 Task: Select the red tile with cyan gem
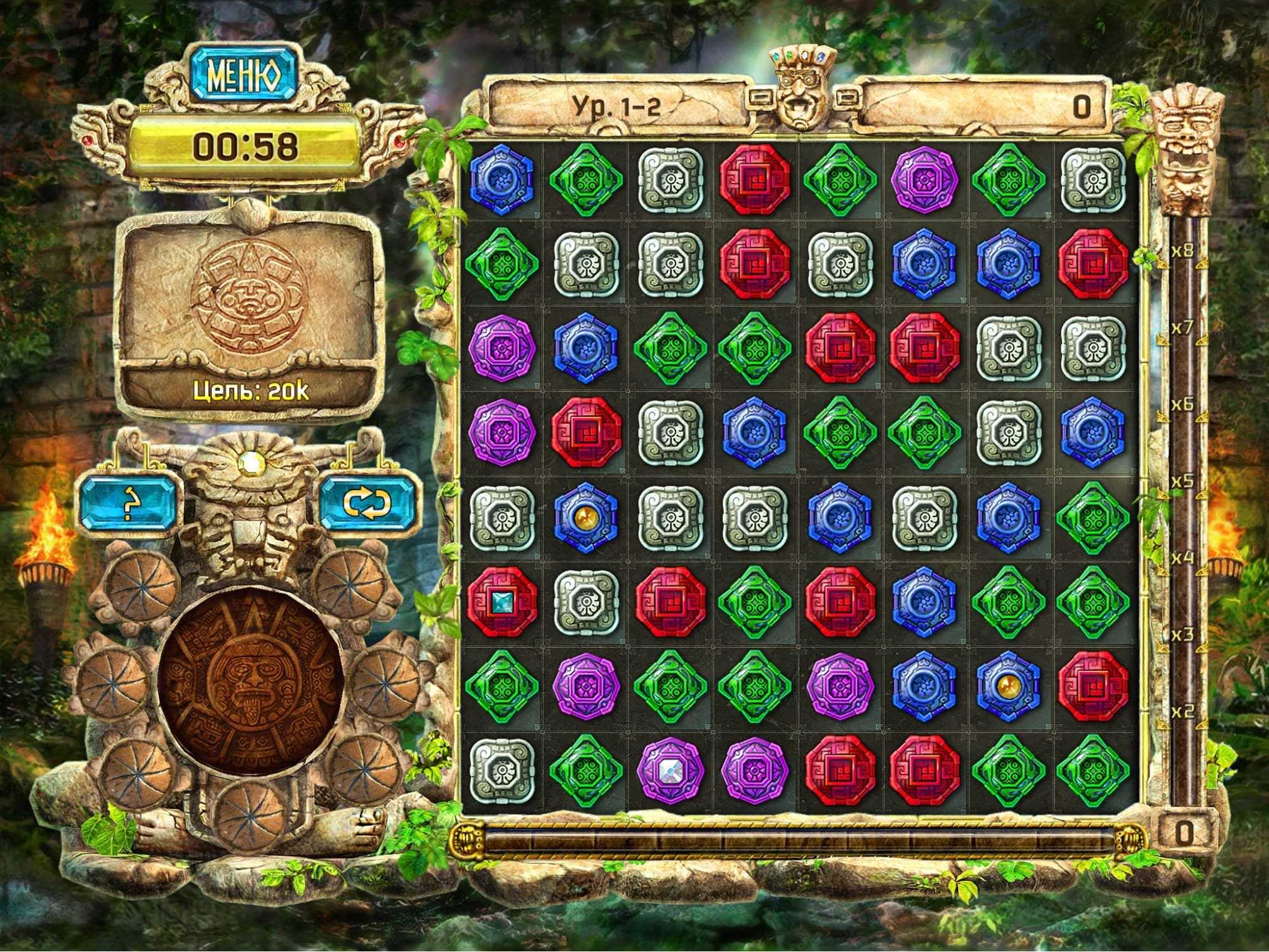click(502, 601)
